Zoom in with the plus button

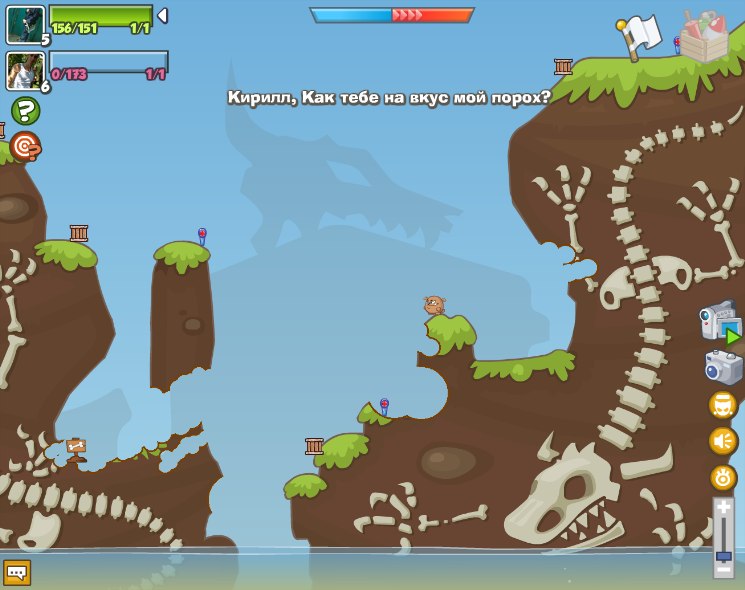(723, 509)
